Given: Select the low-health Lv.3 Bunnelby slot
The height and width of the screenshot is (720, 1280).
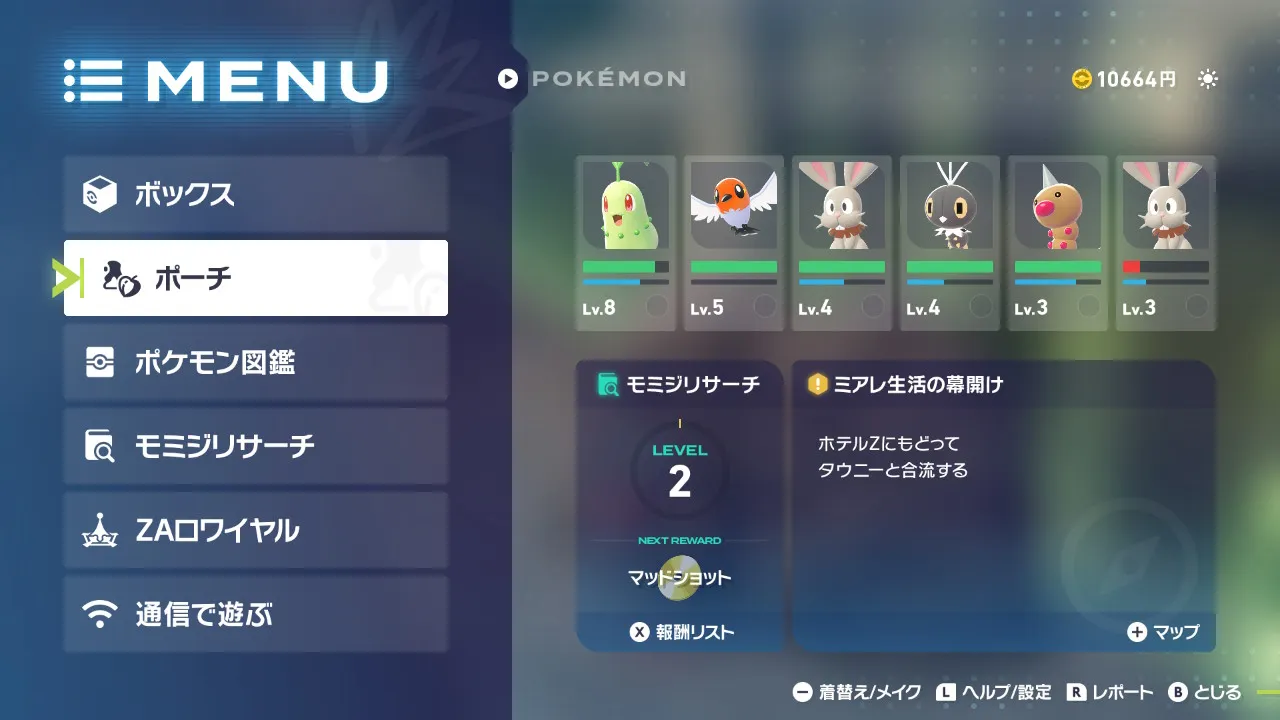Looking at the screenshot, I should pyautogui.click(x=1166, y=243).
